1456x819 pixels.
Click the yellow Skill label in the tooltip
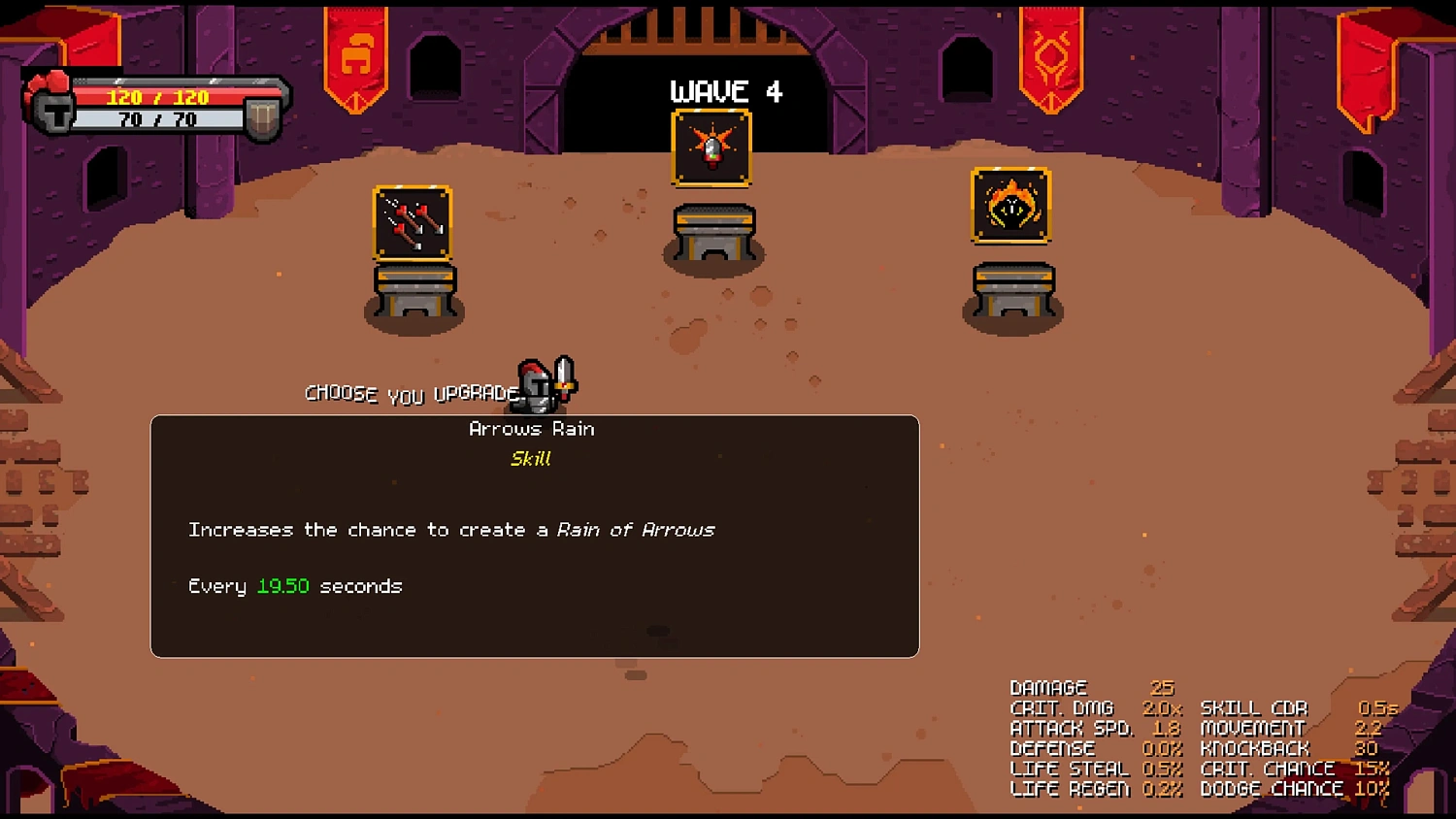point(531,458)
